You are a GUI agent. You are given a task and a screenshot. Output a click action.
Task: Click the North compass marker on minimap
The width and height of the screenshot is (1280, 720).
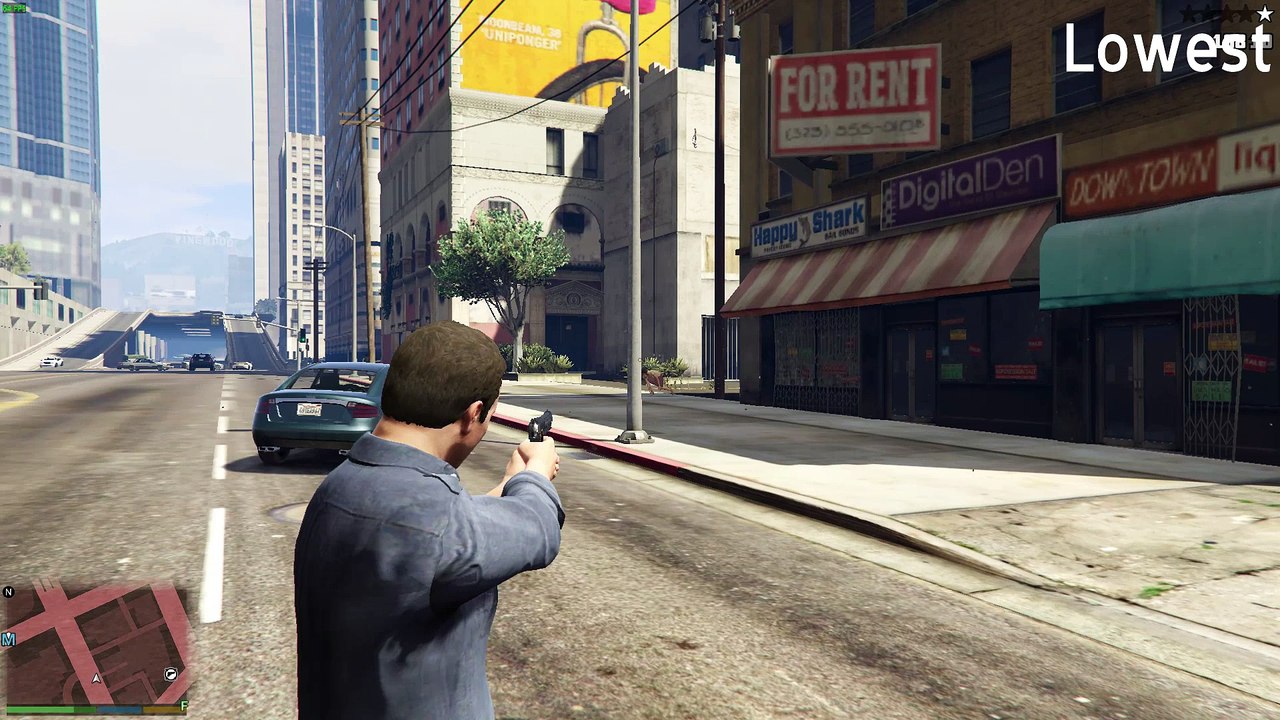9,592
